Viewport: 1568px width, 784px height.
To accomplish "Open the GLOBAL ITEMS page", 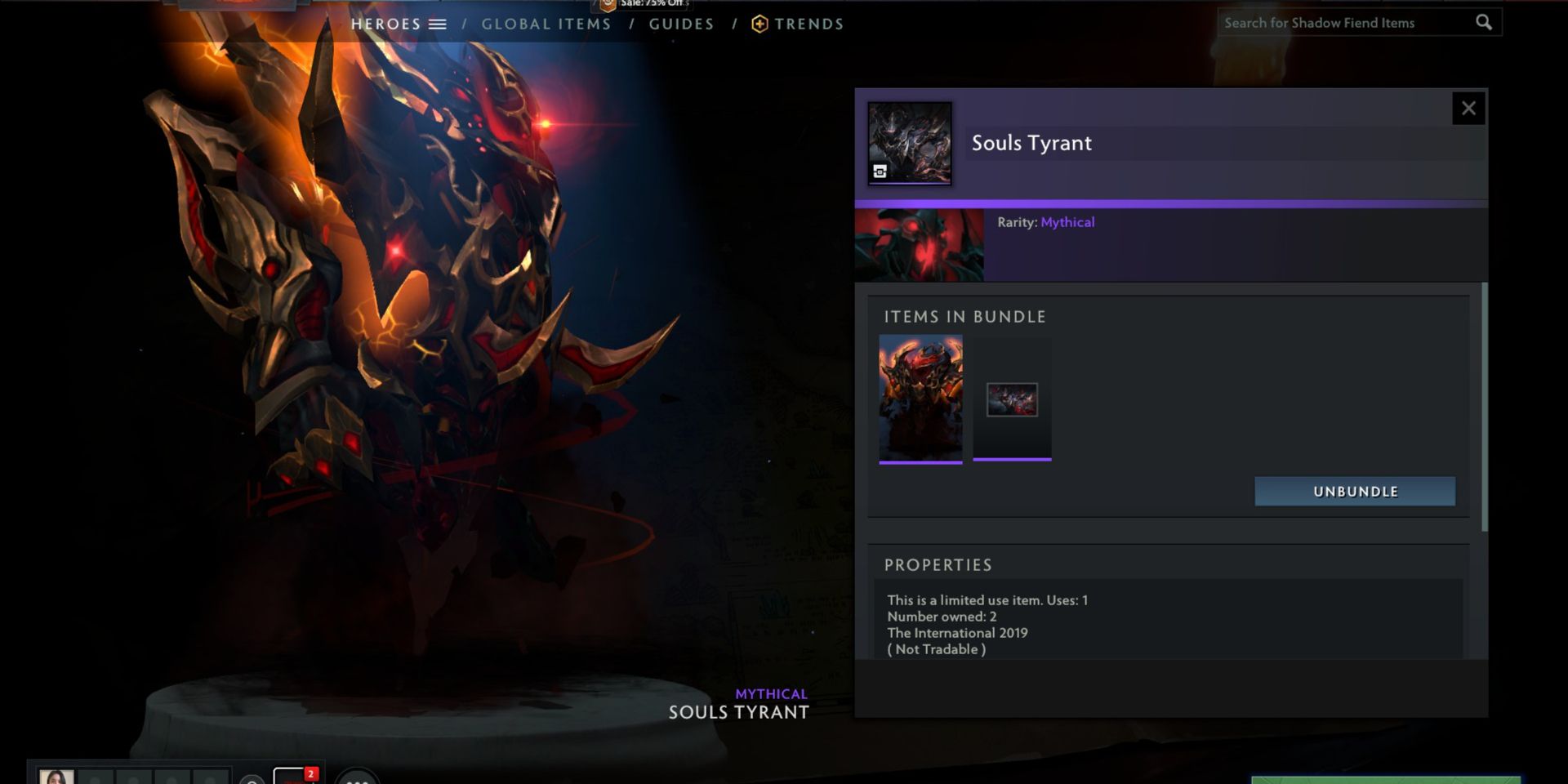I will [x=546, y=24].
